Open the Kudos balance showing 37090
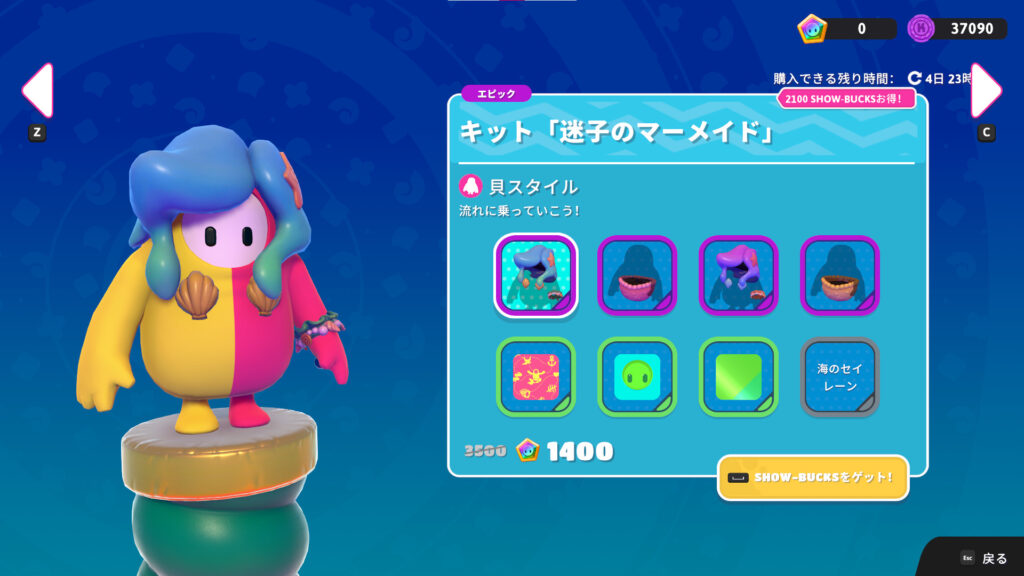The width and height of the screenshot is (1024, 576). [956, 29]
